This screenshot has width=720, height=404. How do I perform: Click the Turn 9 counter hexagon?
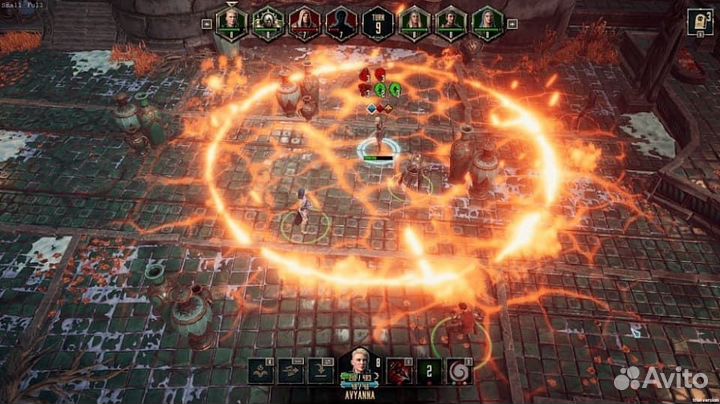tap(376, 21)
